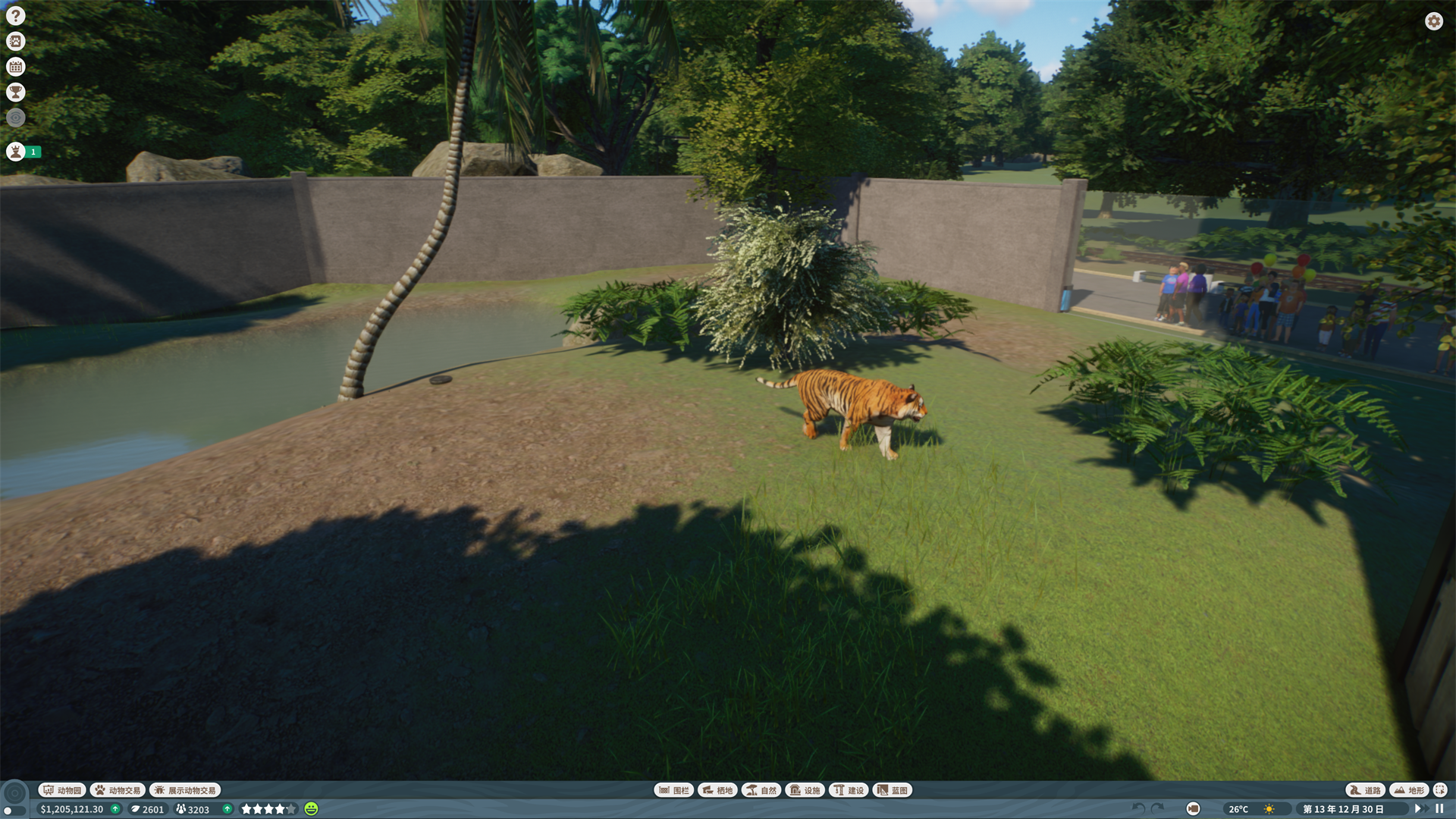Expand the 动物园 zoo management panel
The width and height of the screenshot is (1456, 819).
click(x=61, y=789)
